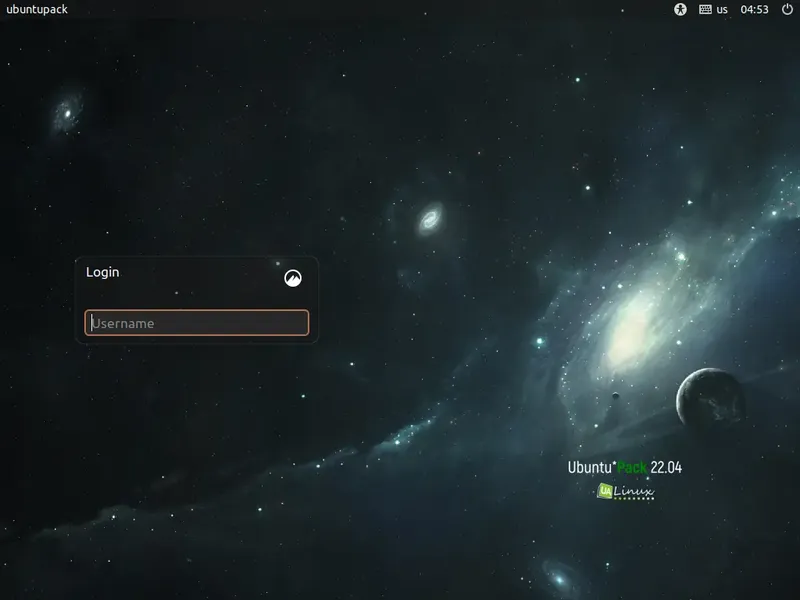The height and width of the screenshot is (600, 800).
Task: Click the ubuntupack hostname label
Action: tap(38, 9)
